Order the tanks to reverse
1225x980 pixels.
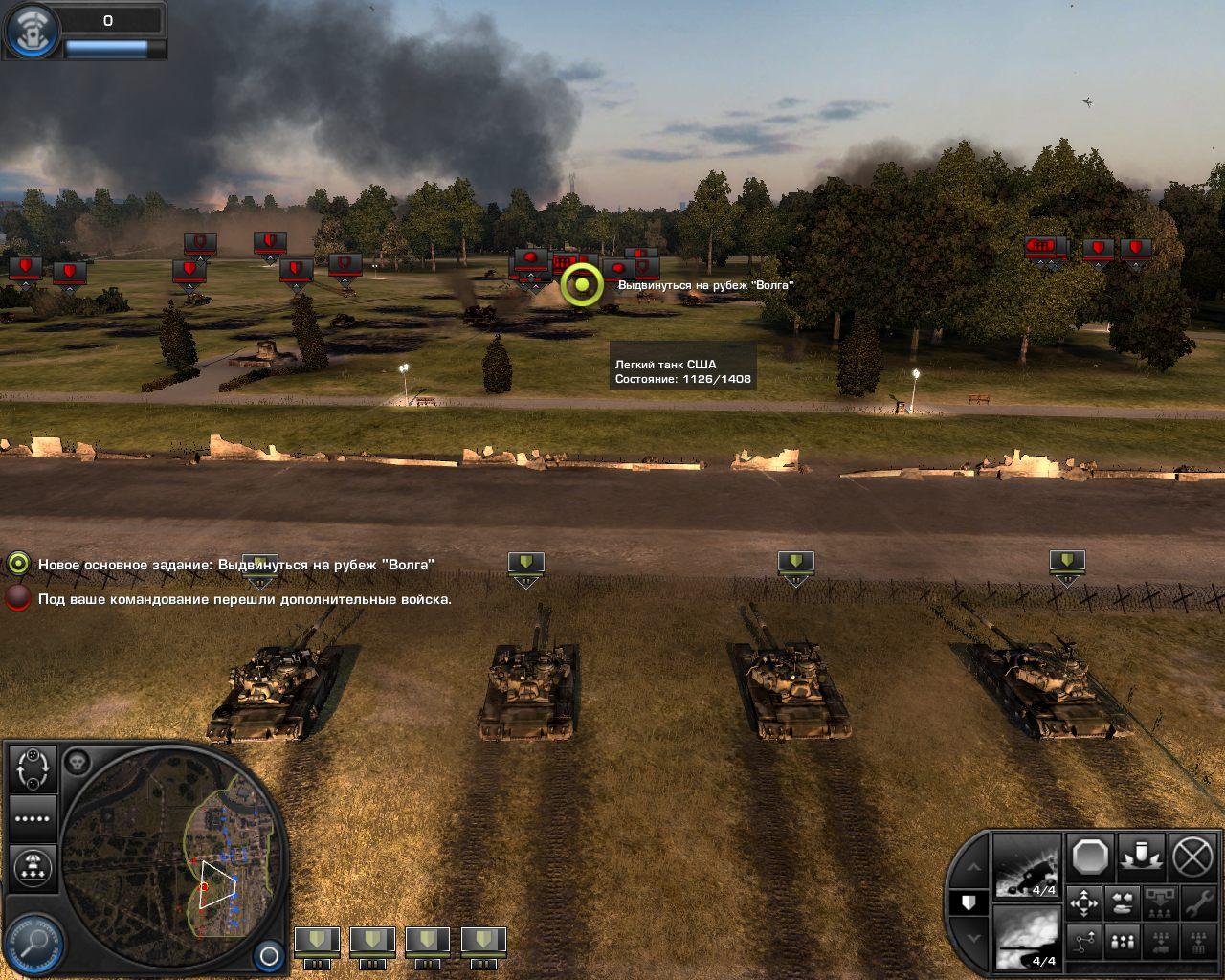[x=1122, y=902]
